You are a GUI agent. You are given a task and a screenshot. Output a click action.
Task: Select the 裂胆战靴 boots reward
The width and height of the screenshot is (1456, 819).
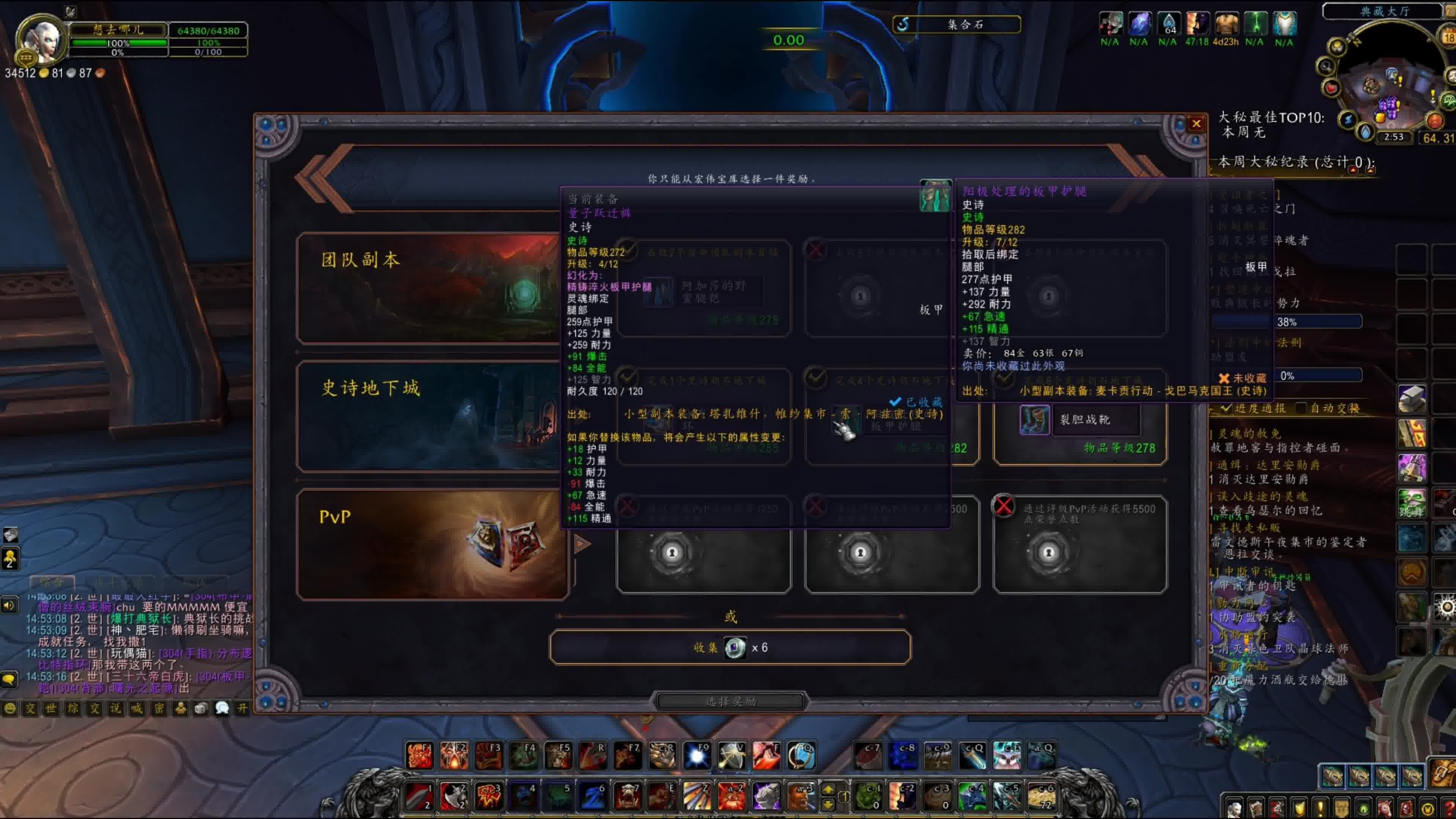point(1079,420)
